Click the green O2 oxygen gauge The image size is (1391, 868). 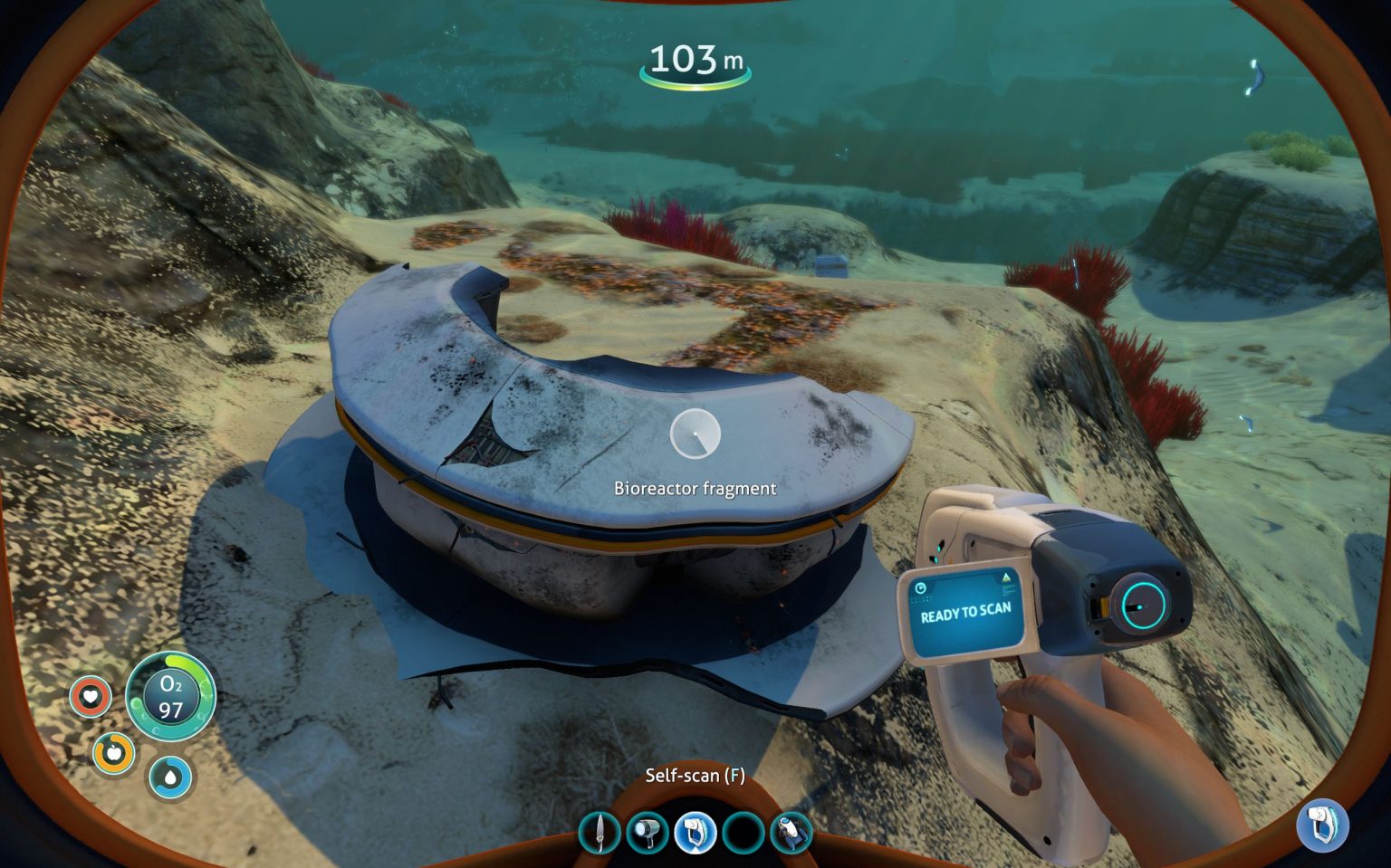pos(170,698)
